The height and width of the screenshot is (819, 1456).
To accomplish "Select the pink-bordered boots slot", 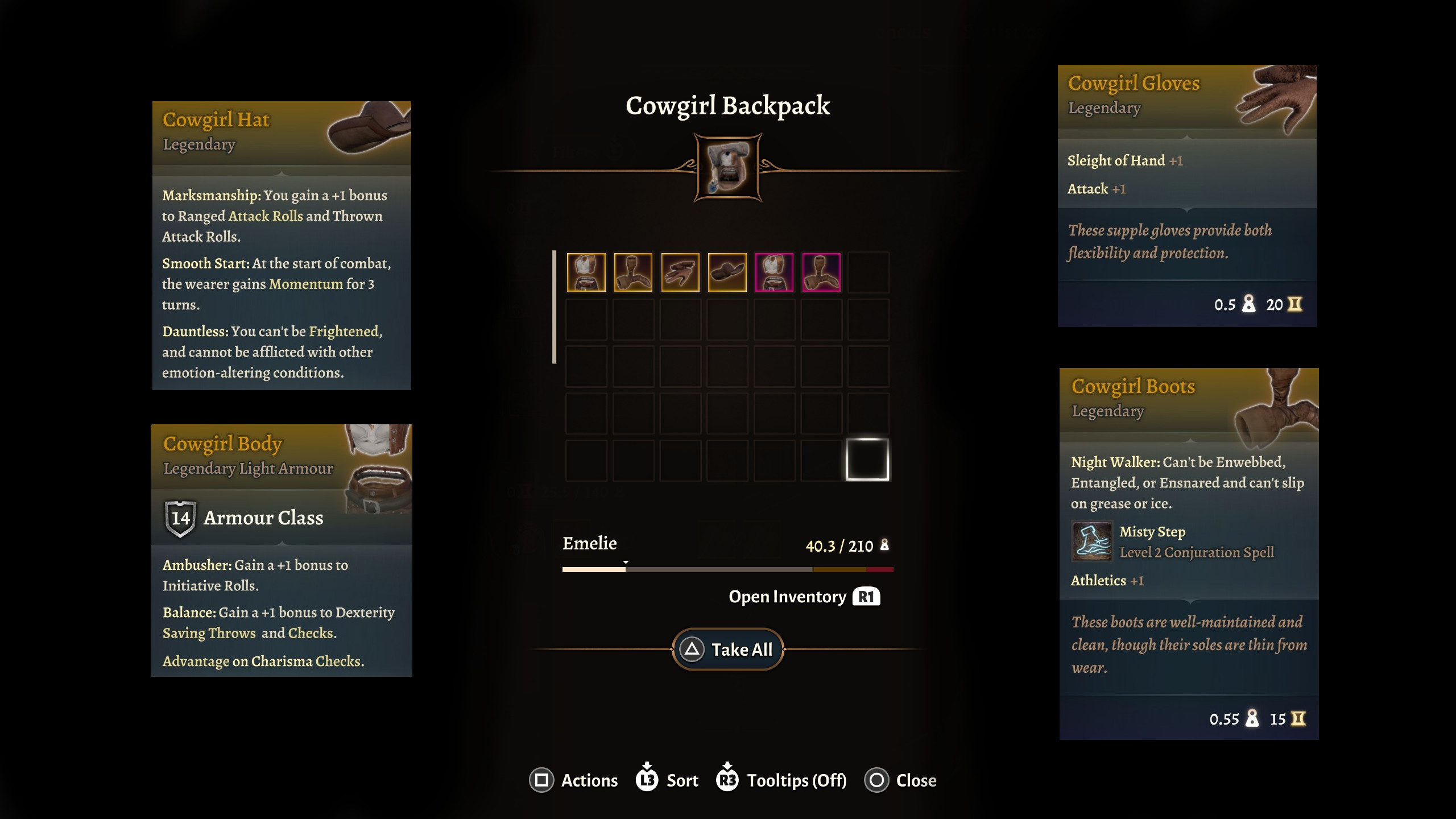I will click(821, 272).
